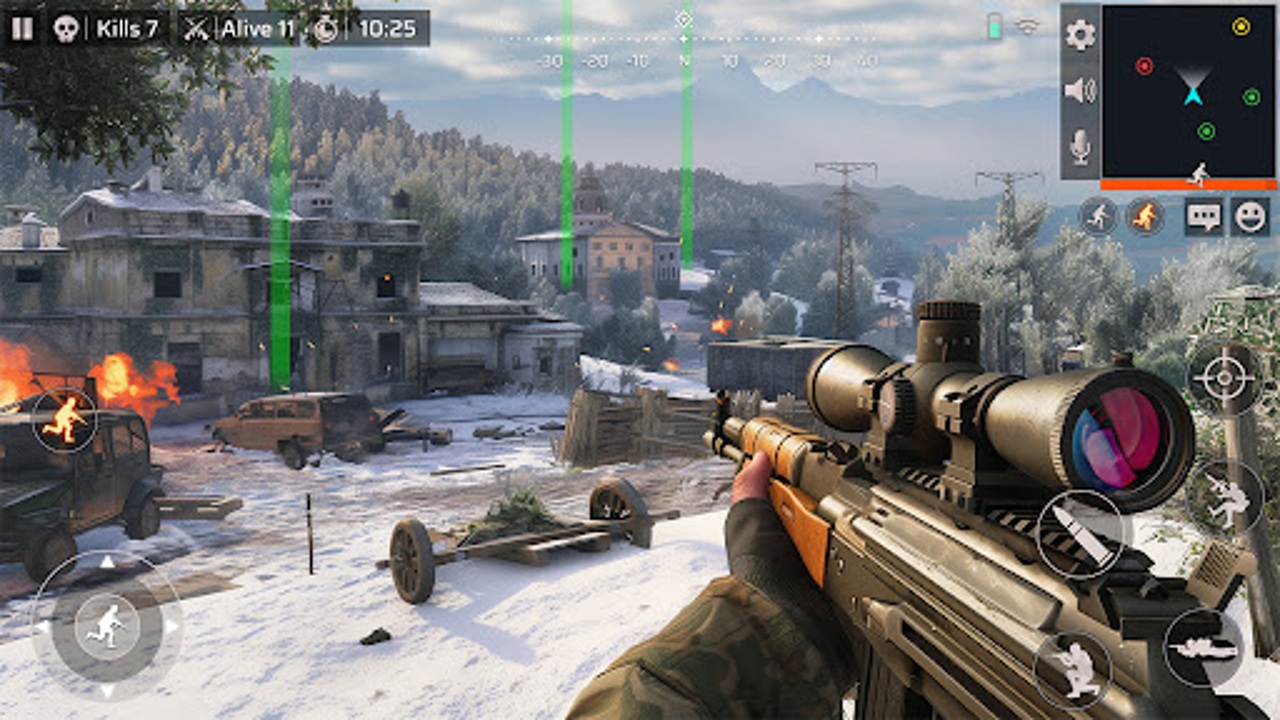Go prone with the lying soldier button

(x=1203, y=647)
